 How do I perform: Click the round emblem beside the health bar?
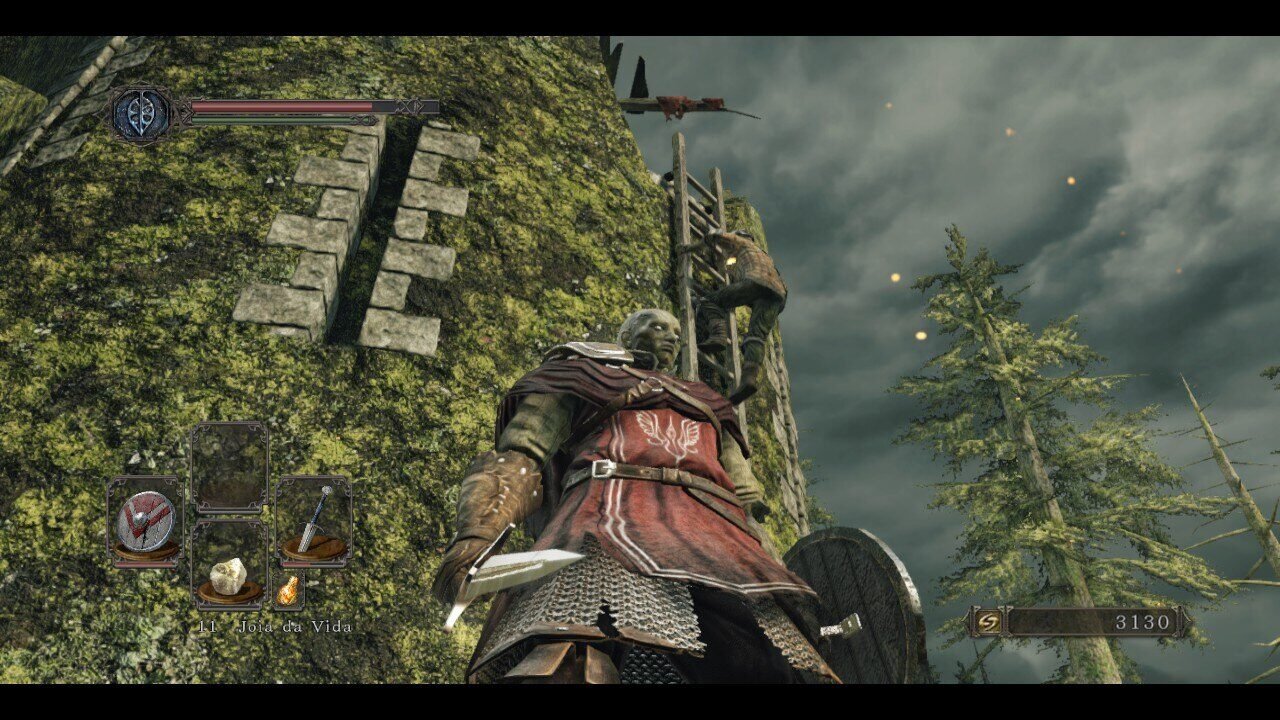click(x=140, y=113)
